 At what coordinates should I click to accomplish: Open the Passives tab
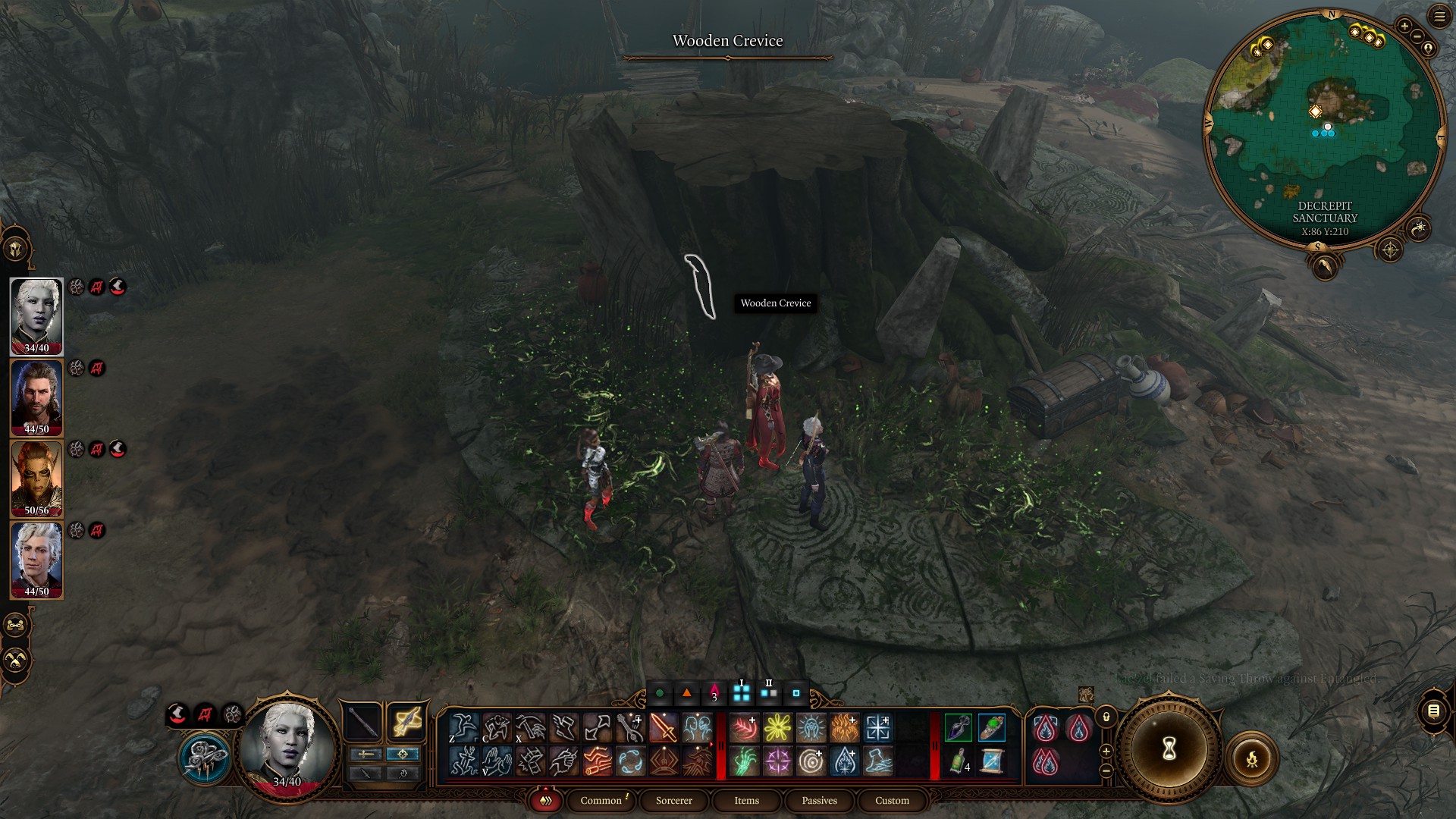click(x=818, y=801)
